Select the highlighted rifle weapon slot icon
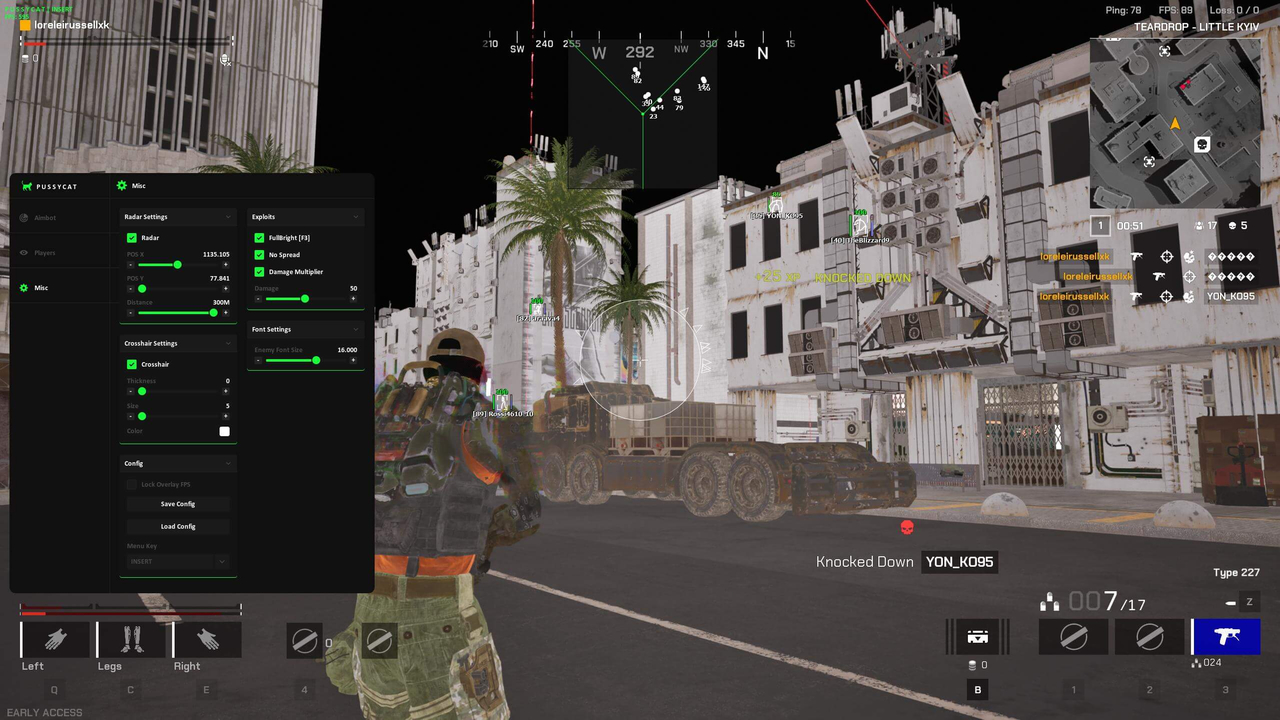Viewport: 1280px width, 720px height. [1226, 637]
